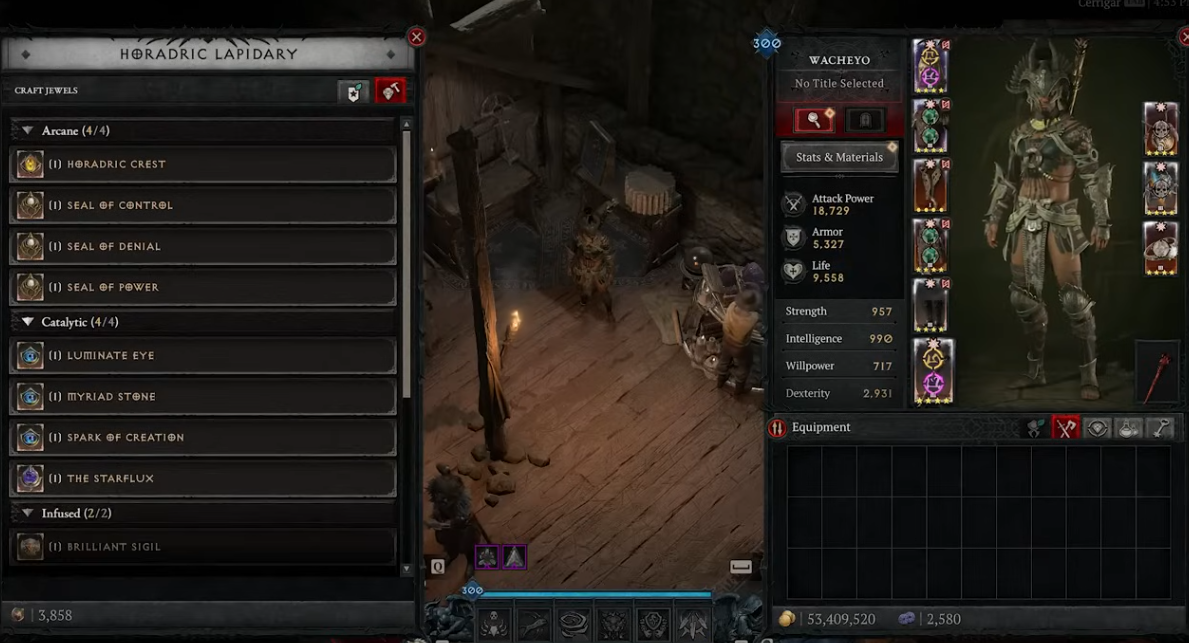Collapse the Infused jewel category
Screen dimensions: 1189x643
tap(28, 513)
